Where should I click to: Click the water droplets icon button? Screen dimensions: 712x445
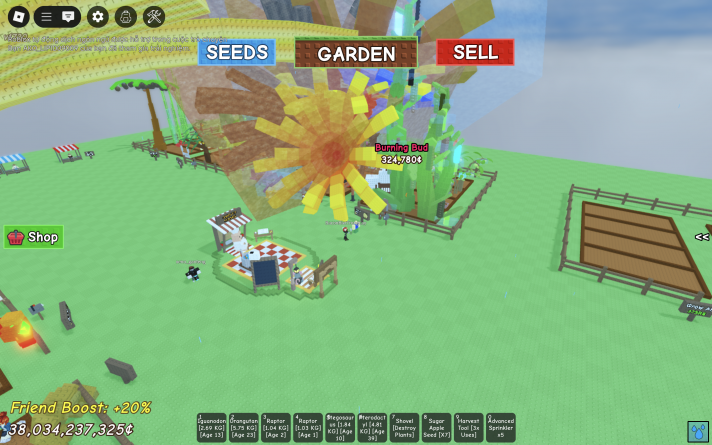click(x=698, y=431)
